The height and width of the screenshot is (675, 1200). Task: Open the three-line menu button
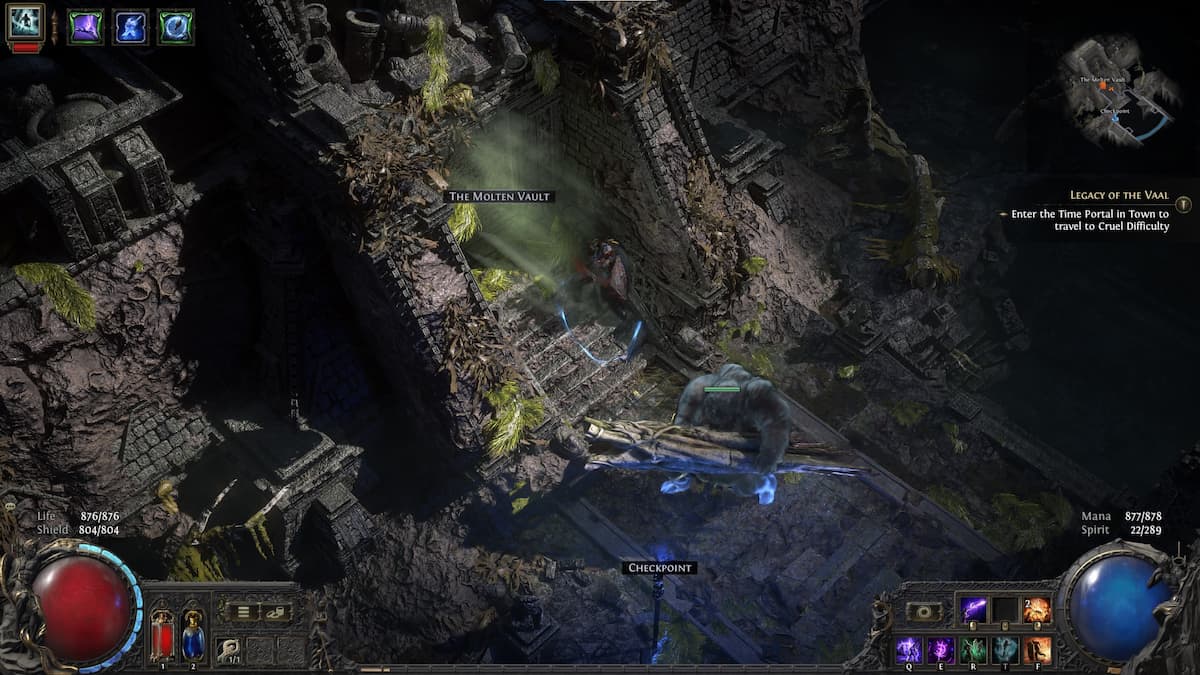(x=241, y=612)
